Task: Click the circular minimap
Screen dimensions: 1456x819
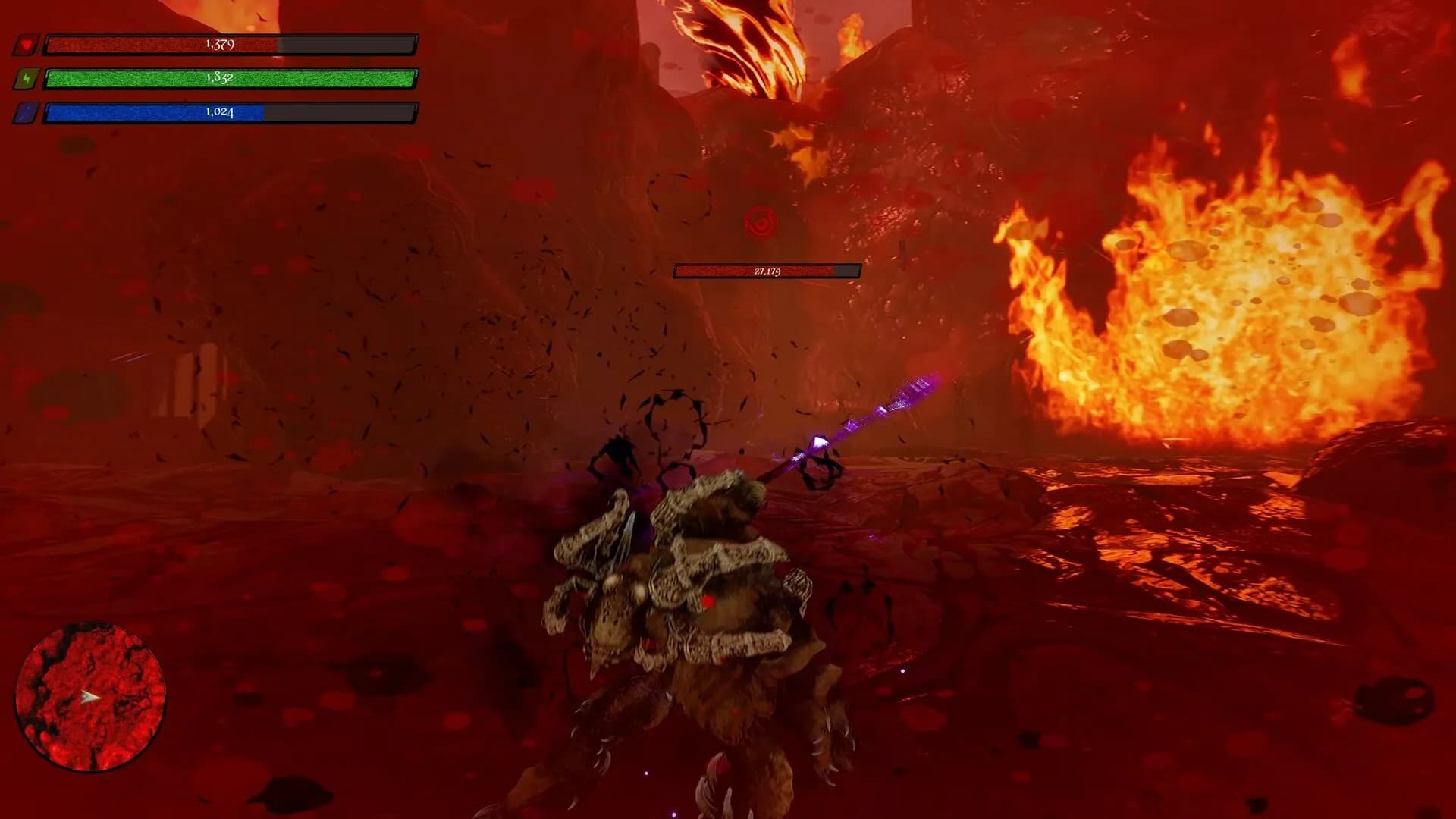Action: 90,697
